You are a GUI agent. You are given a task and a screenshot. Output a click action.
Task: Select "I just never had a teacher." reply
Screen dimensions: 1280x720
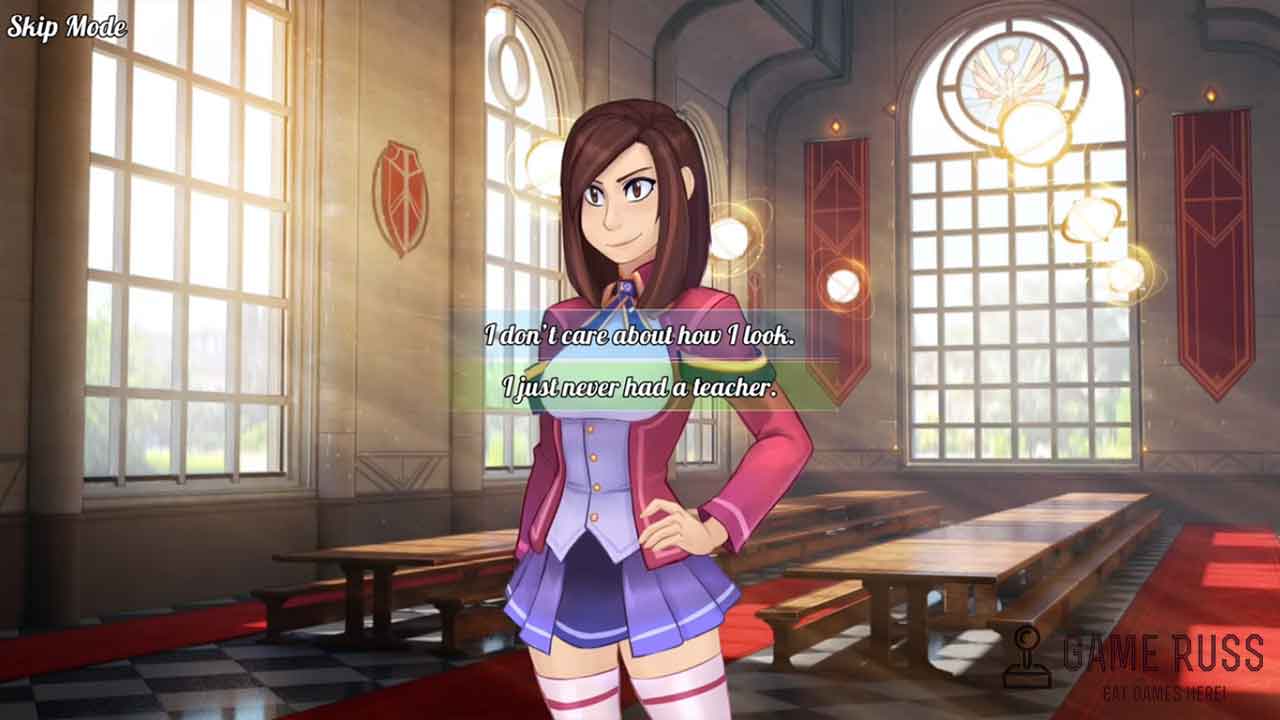(x=640, y=387)
